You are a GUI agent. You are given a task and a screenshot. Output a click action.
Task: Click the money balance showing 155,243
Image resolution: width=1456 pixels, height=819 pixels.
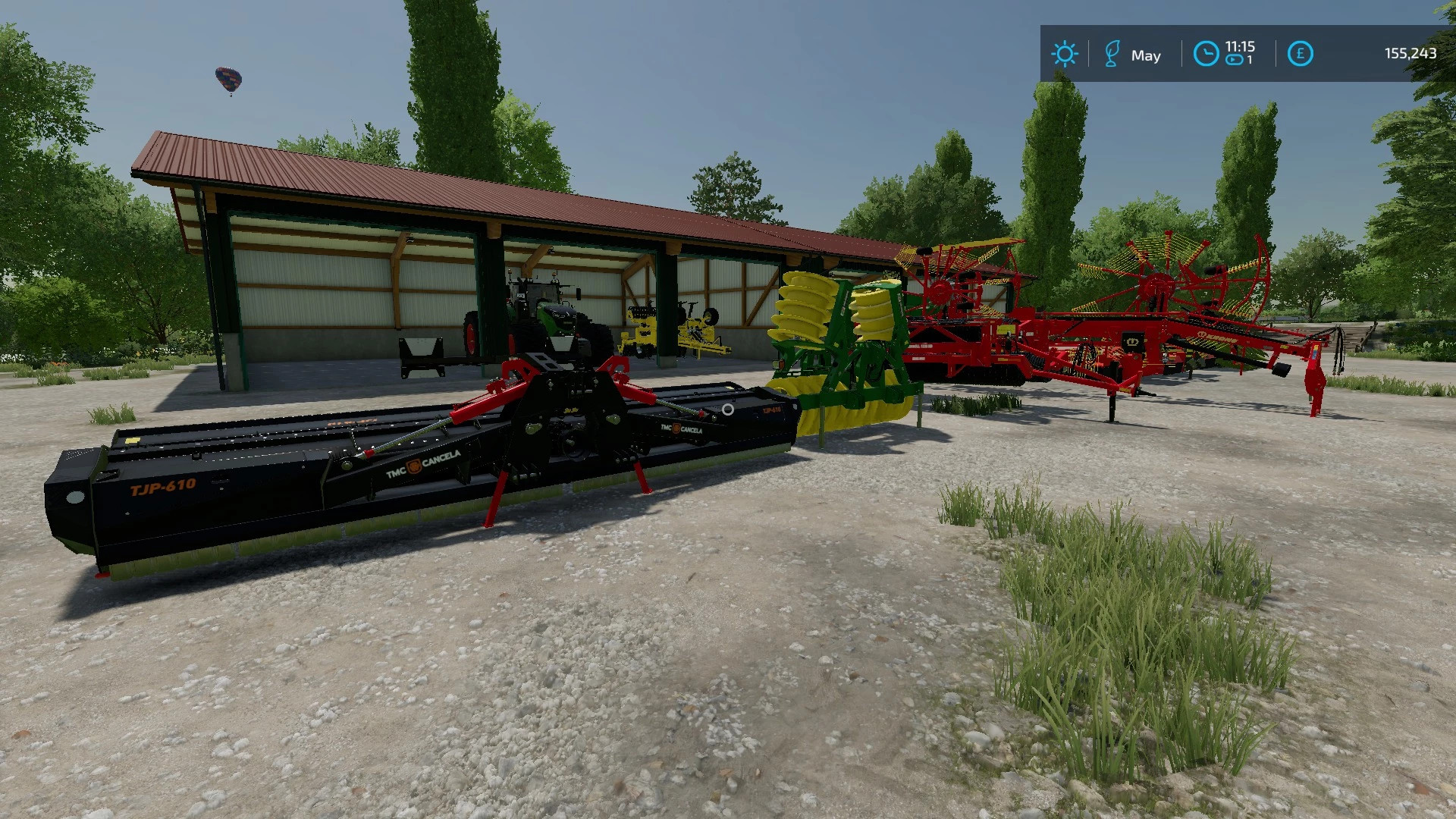click(x=1411, y=53)
